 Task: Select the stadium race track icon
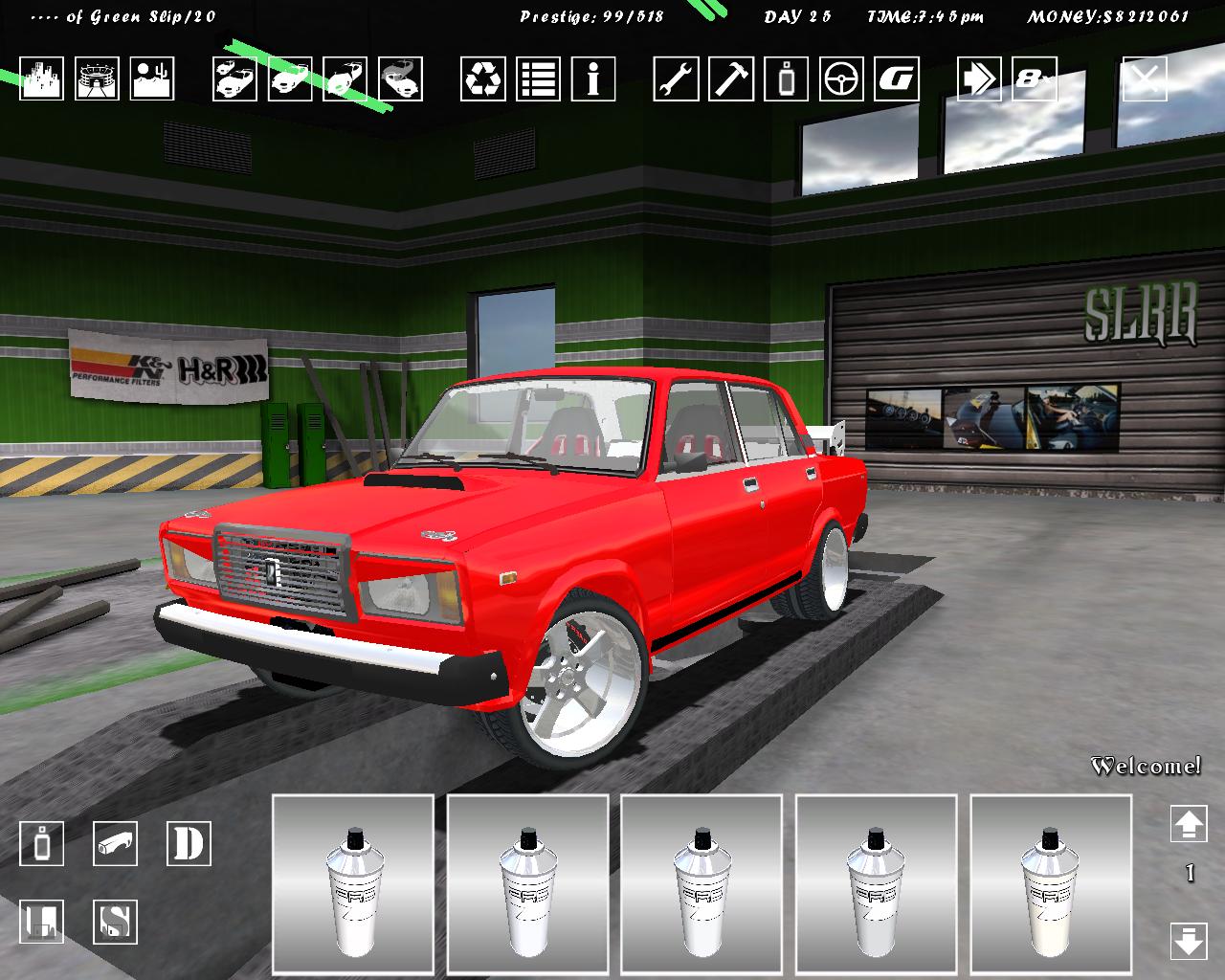pyautogui.click(x=97, y=78)
